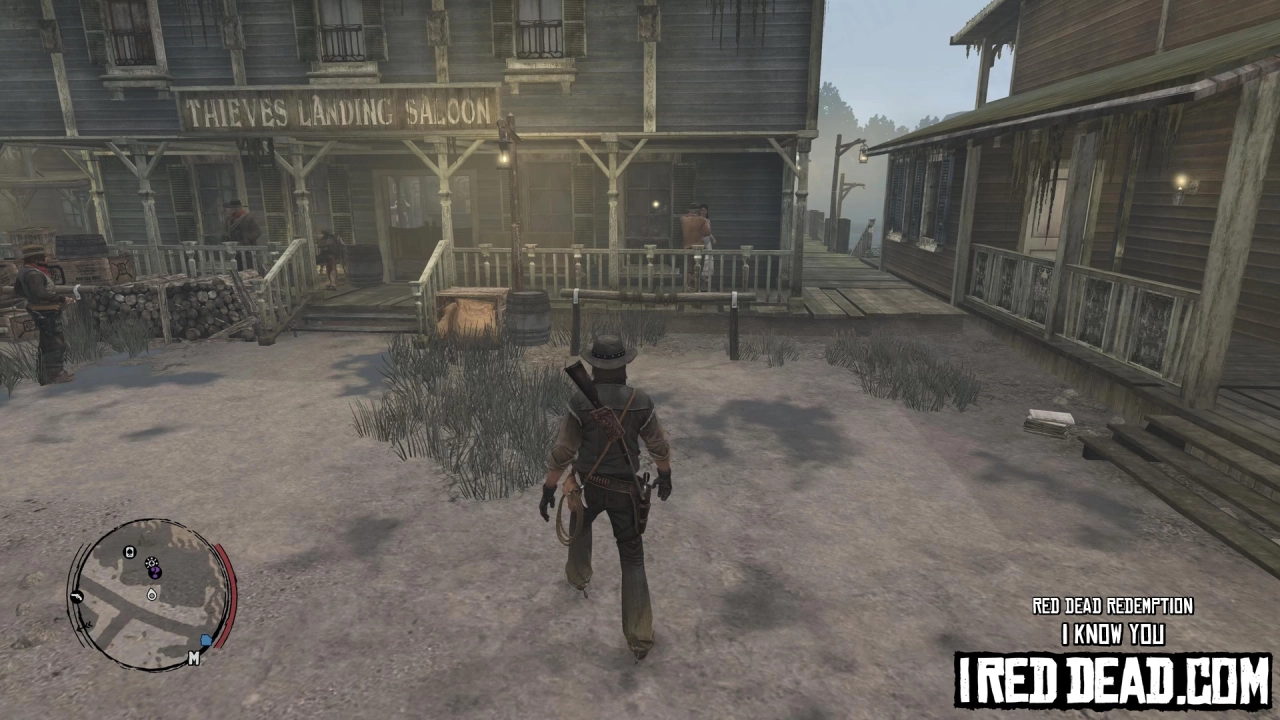Select the blue safehouse icon on the minimap
Viewport: 1280px width, 720px height.
[x=206, y=640]
